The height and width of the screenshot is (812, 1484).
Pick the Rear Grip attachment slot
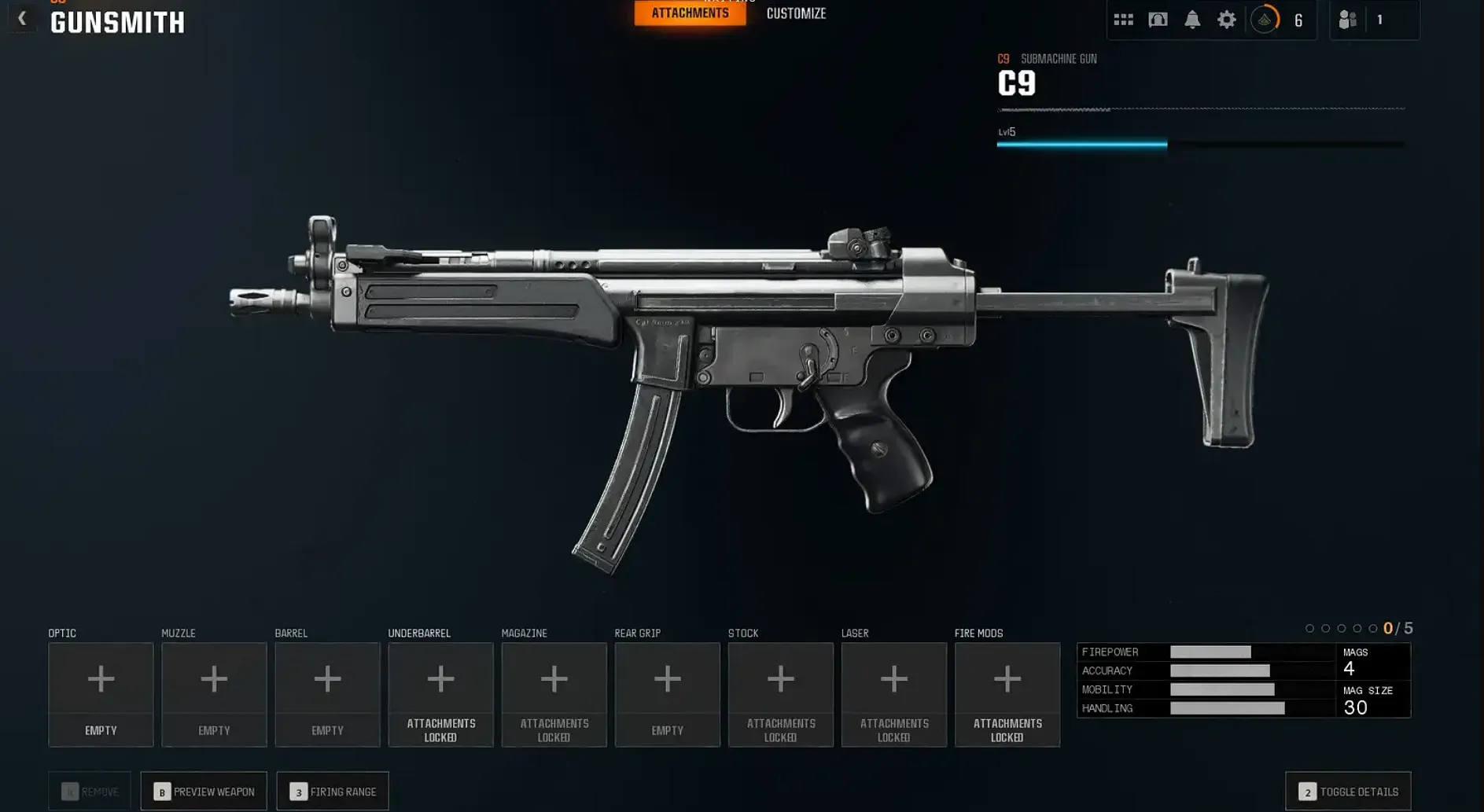click(667, 694)
